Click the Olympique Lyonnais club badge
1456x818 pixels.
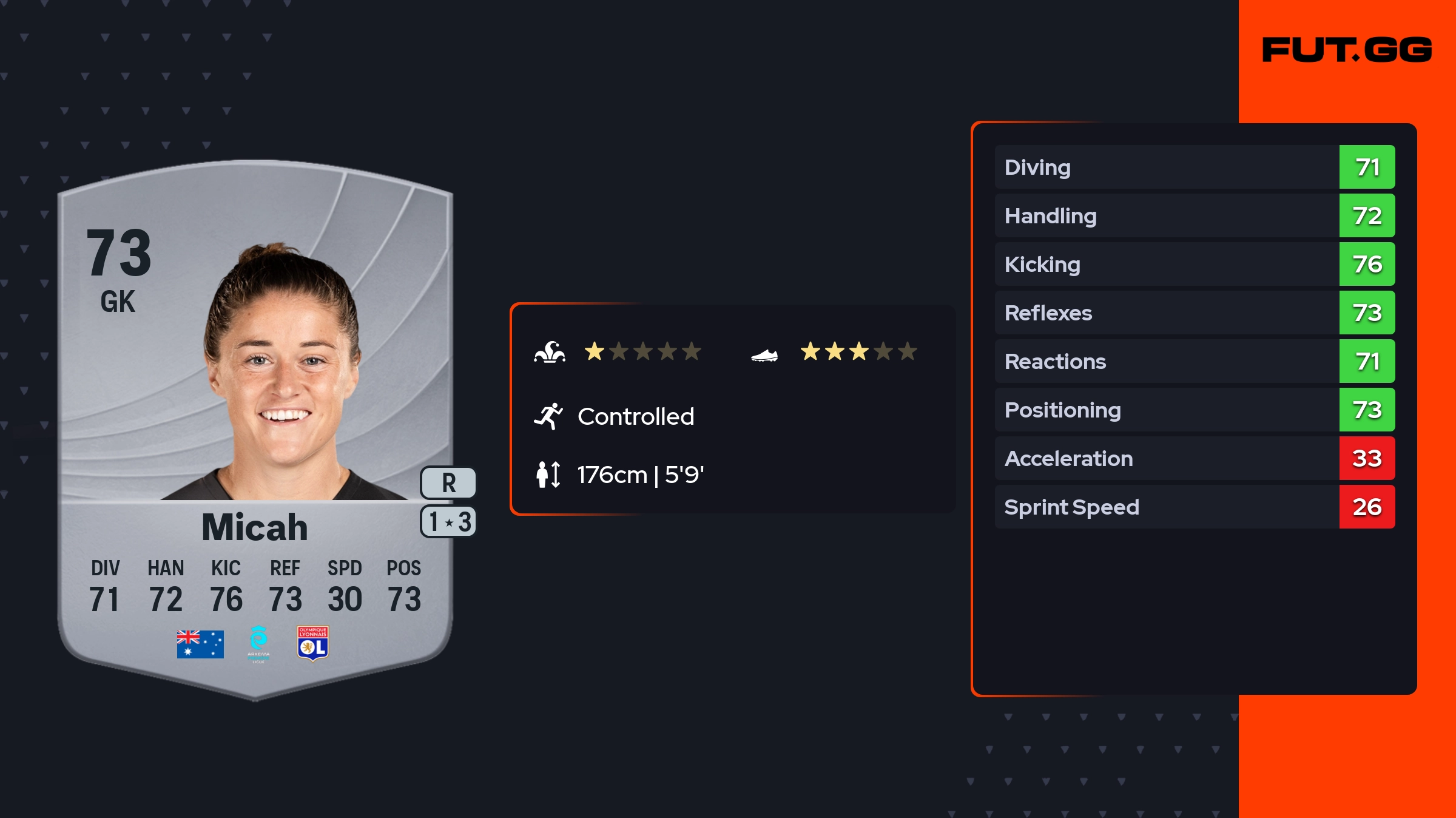pyautogui.click(x=313, y=643)
